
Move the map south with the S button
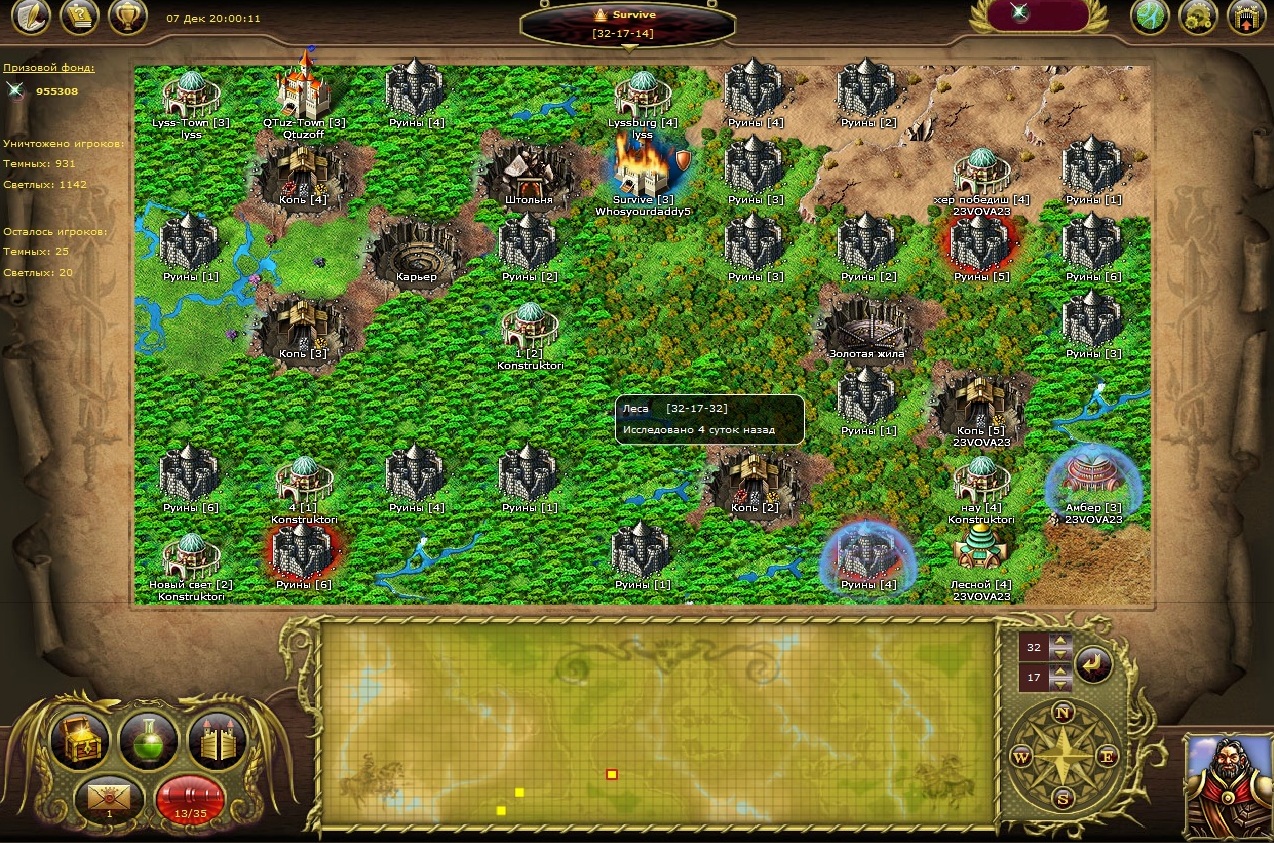tap(1063, 799)
